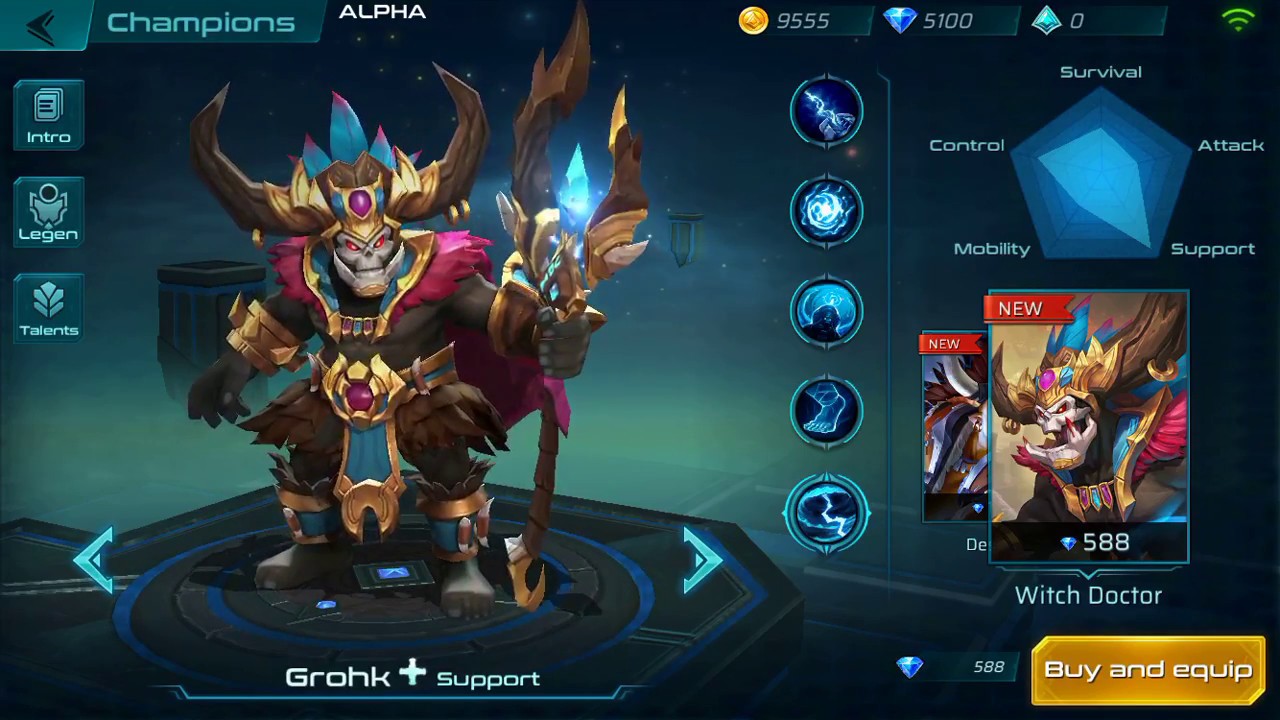Show the next champion with right arrow
This screenshot has height=720, width=1280.
(x=702, y=560)
